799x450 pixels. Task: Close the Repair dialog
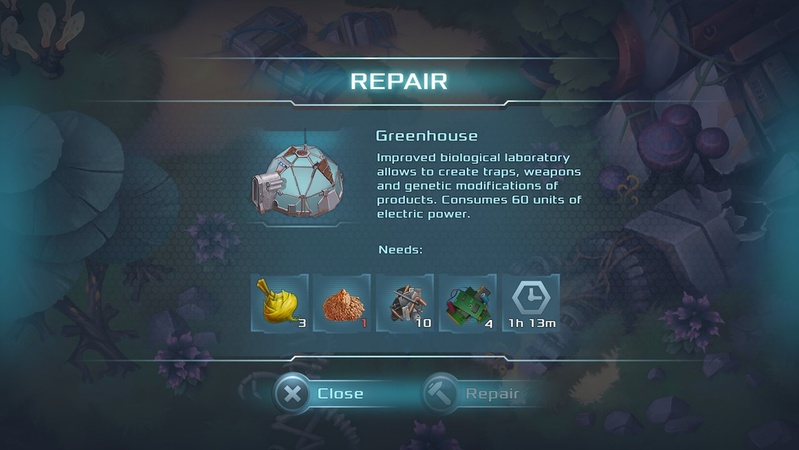tap(321, 393)
